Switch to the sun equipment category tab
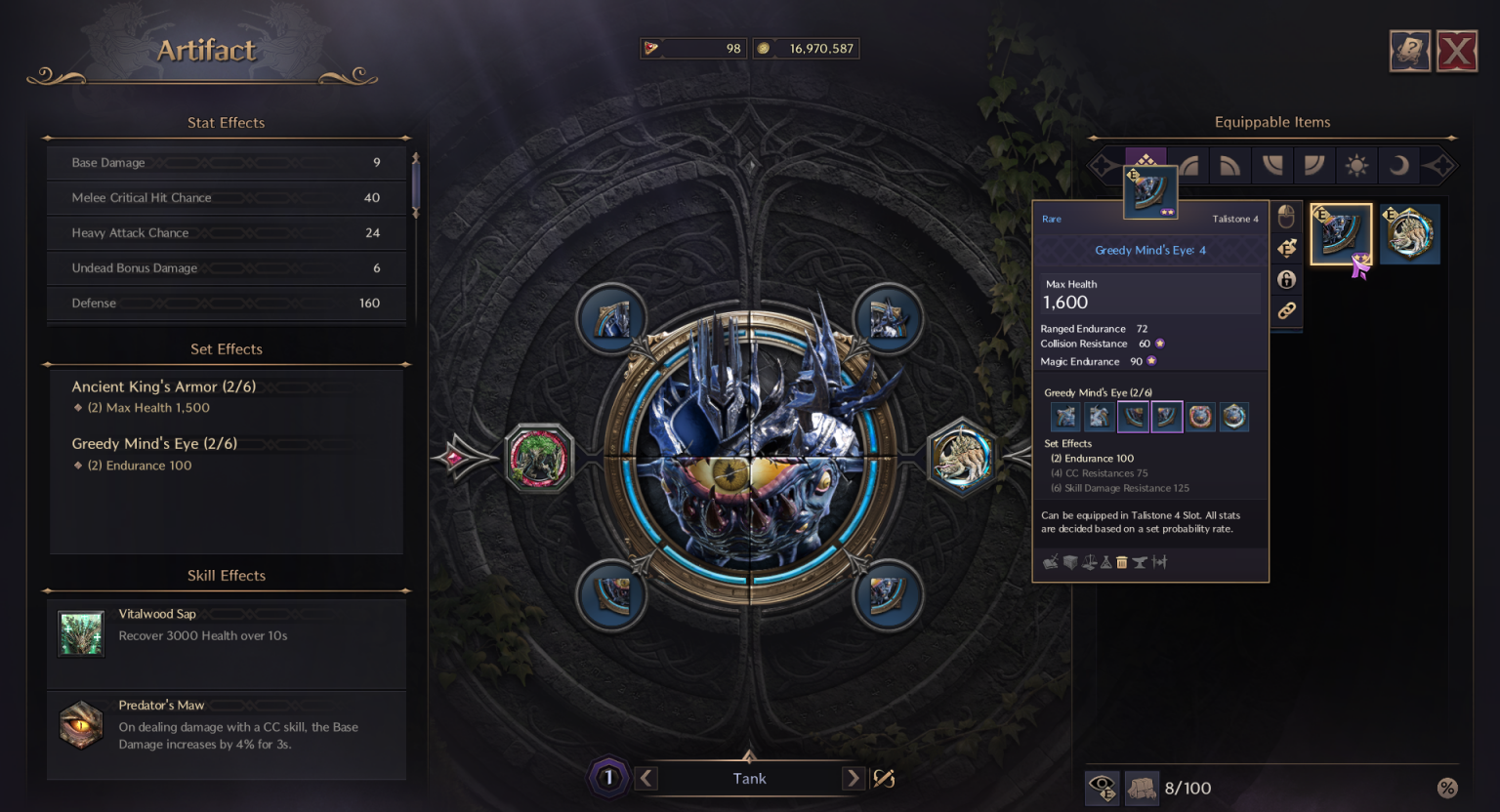Screen dimensions: 1500x812 [1356, 165]
